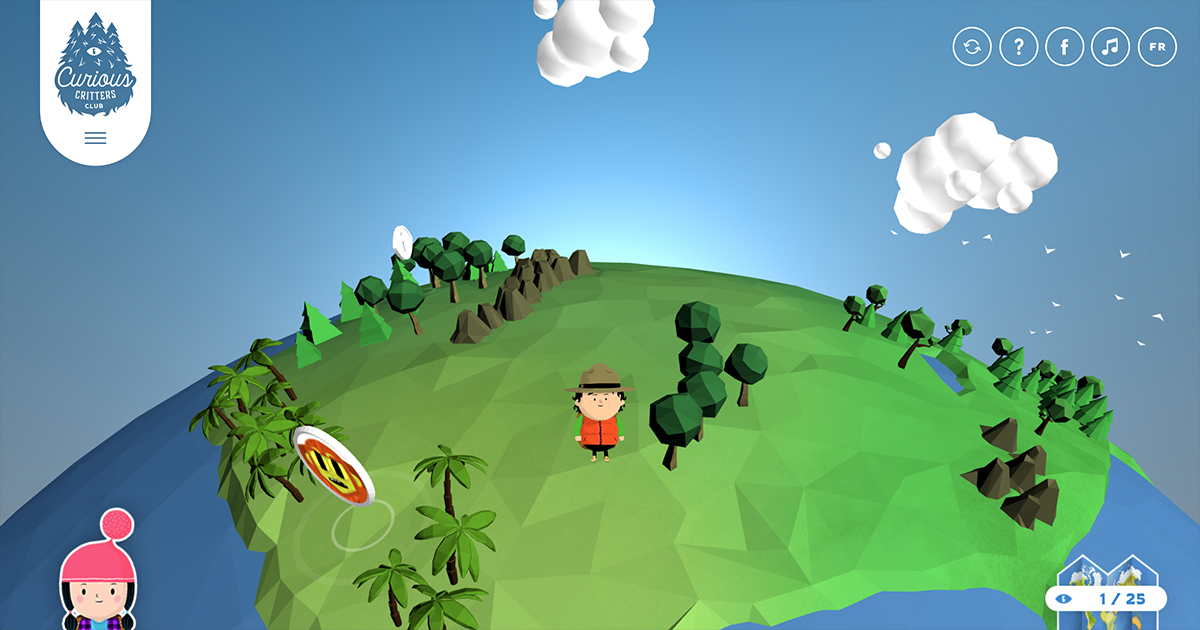This screenshot has width=1200, height=630.
Task: Toggle the music note sound button
Action: (x=1110, y=47)
